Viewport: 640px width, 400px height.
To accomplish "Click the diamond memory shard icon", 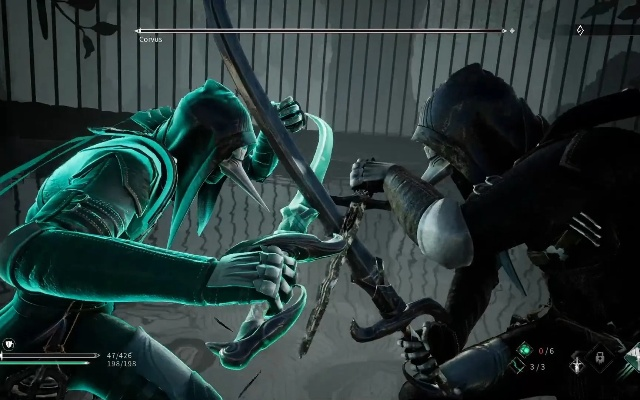I will pyautogui.click(x=581, y=30).
